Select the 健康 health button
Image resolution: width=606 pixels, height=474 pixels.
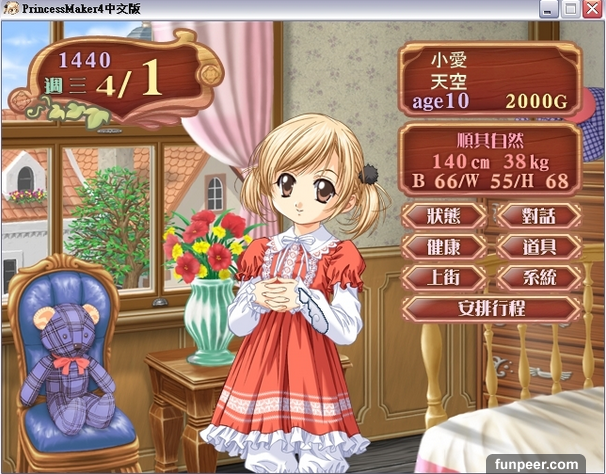coord(443,246)
